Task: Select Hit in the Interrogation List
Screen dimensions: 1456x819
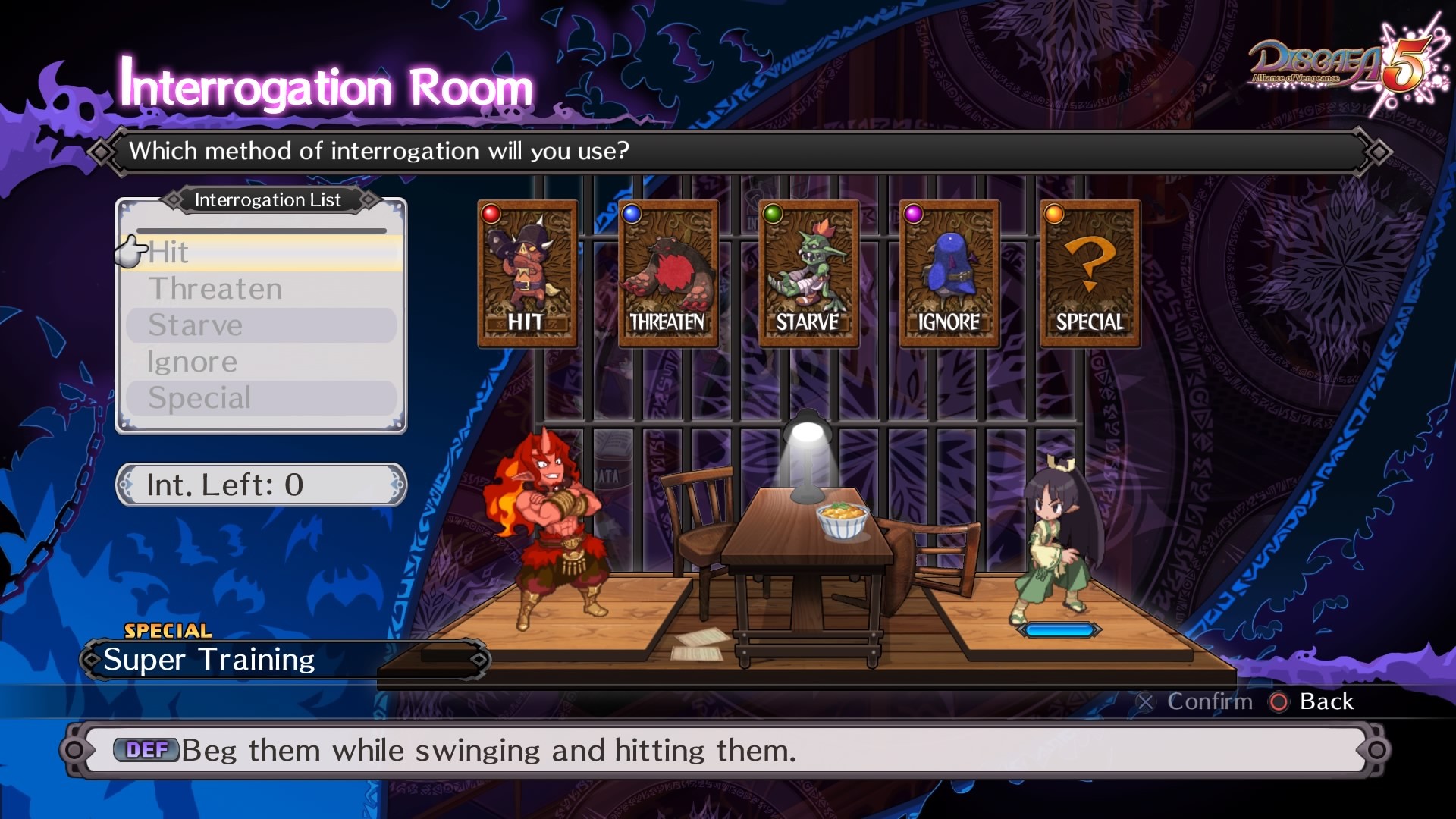Action: tap(262, 253)
